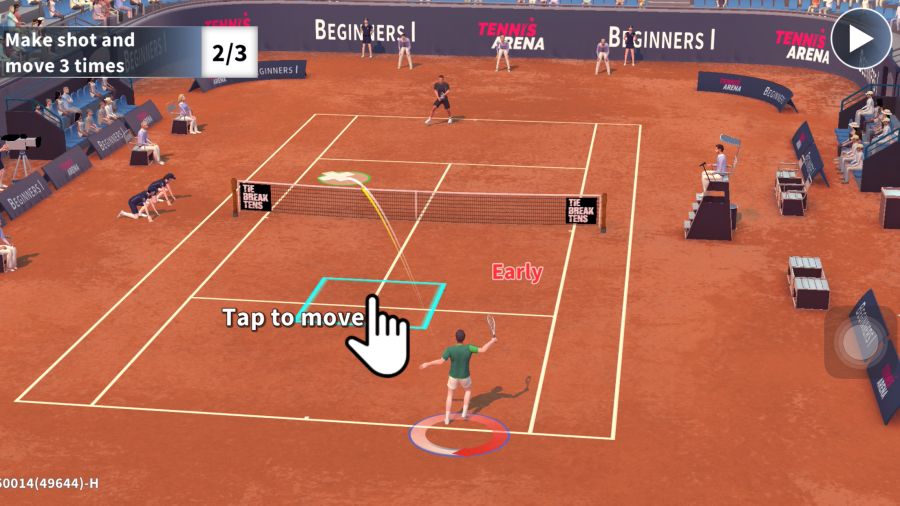The image size is (900, 506).
Task: Touch the round virtual joystick knob
Action: [860, 343]
